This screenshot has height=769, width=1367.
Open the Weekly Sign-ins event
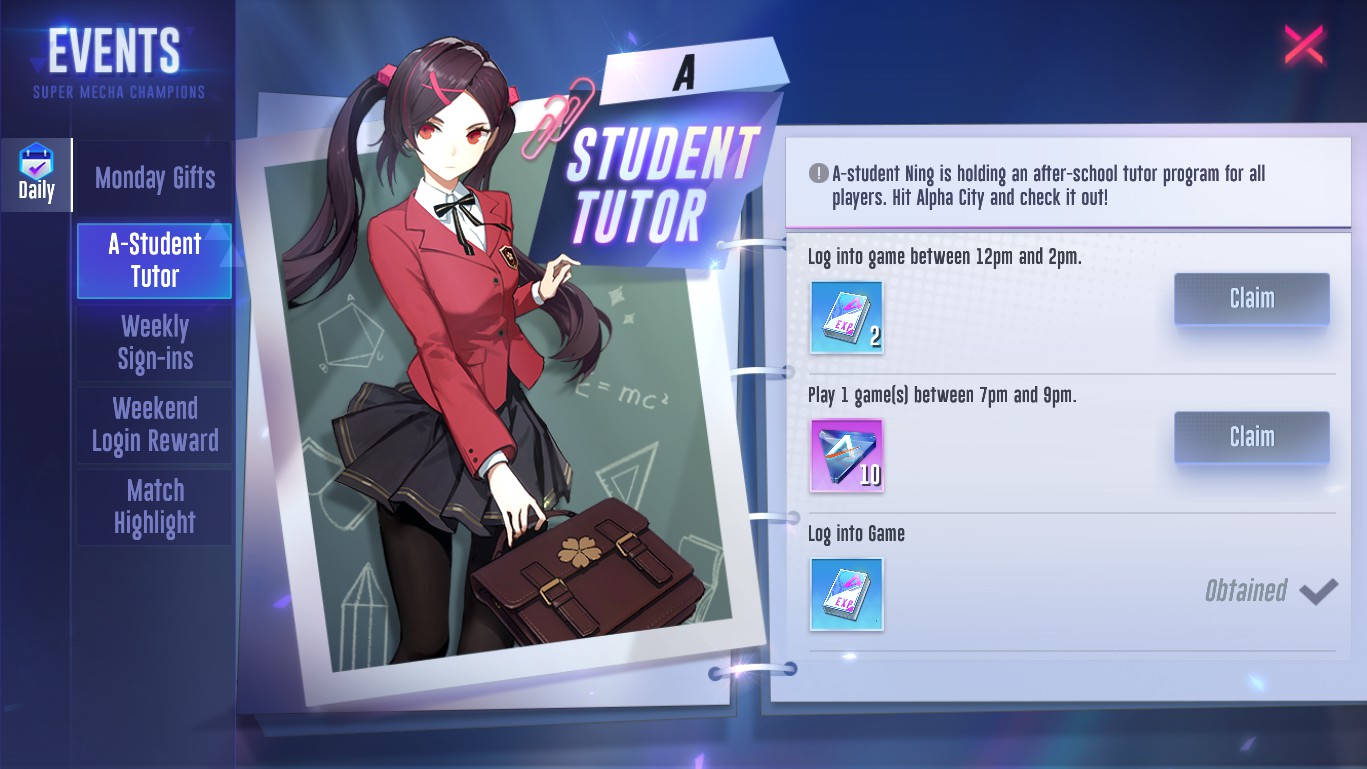(x=155, y=343)
